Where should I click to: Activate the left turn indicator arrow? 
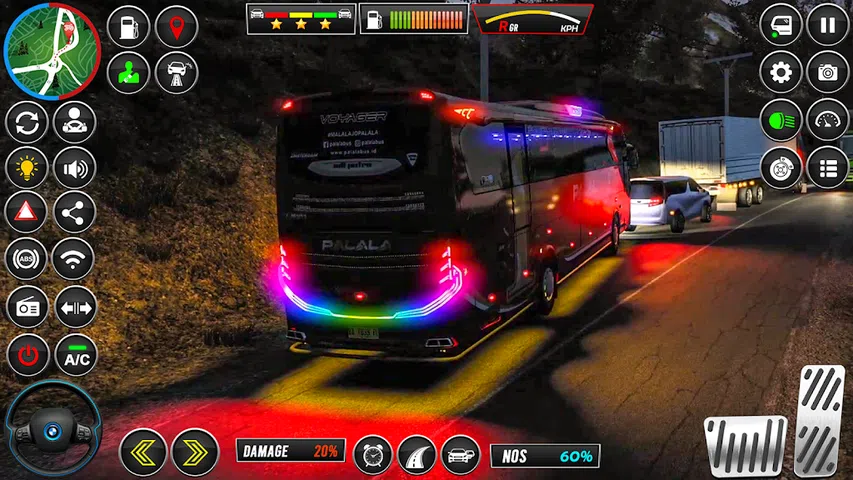tap(142, 452)
